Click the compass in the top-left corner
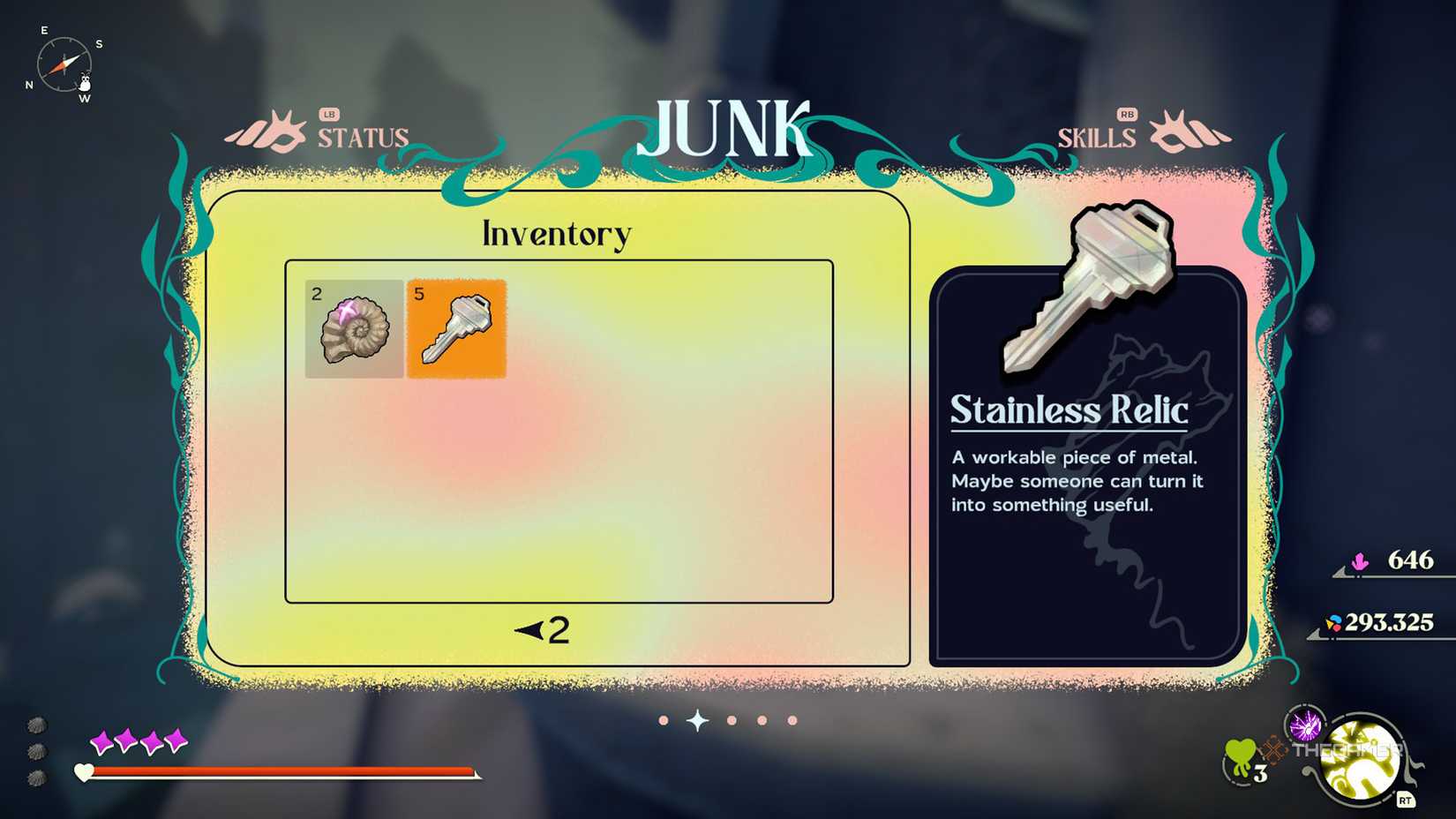Image resolution: width=1456 pixels, height=819 pixels. pos(64,64)
